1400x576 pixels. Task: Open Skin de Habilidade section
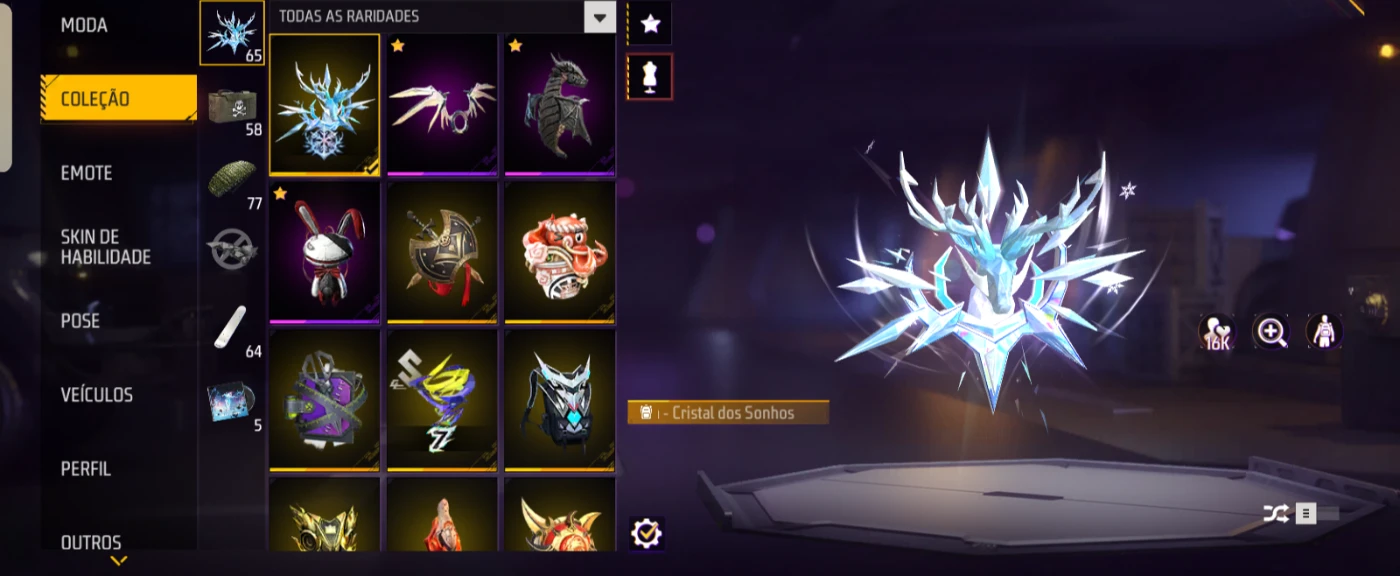point(105,247)
